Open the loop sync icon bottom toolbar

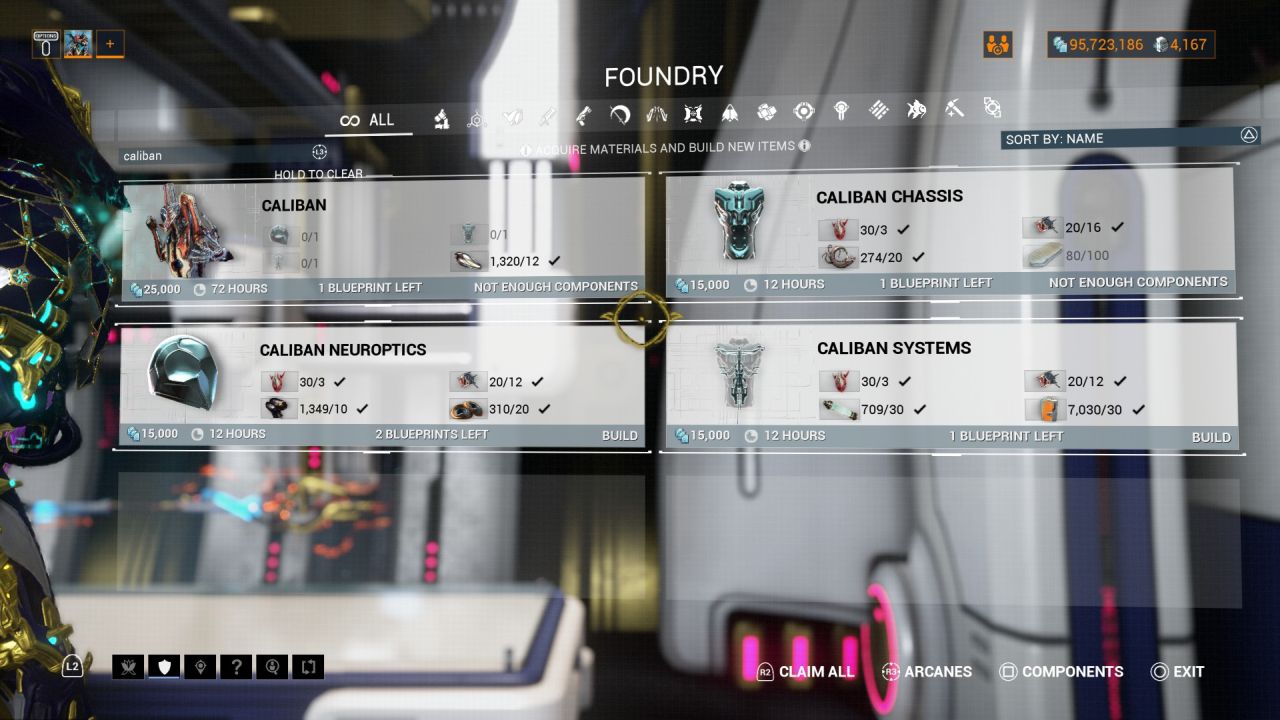(x=310, y=667)
